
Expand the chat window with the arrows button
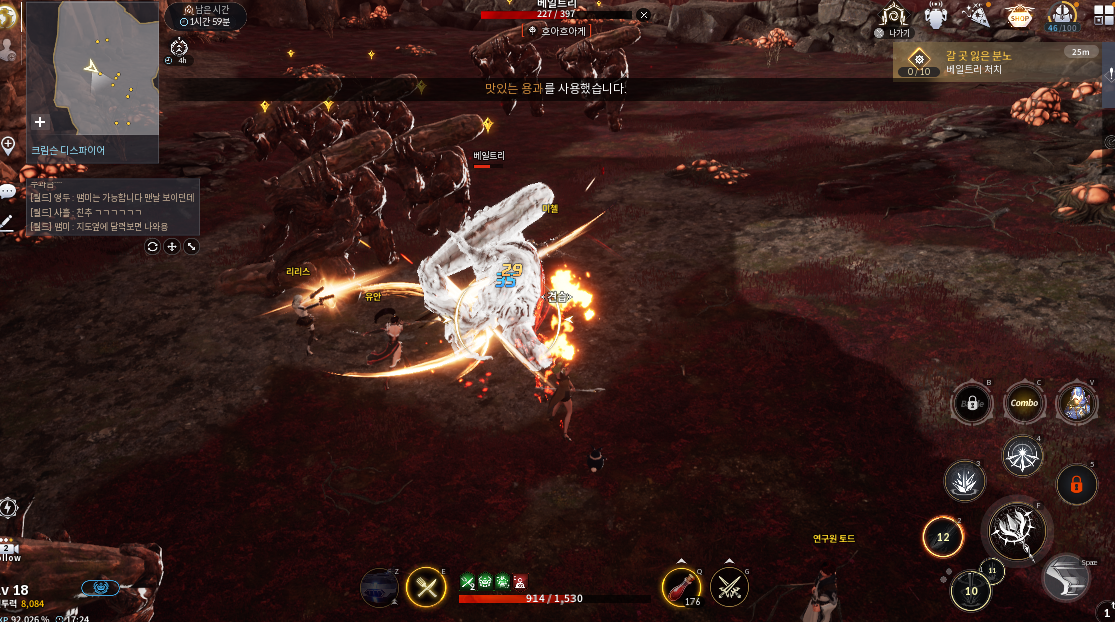pyautogui.click(x=191, y=246)
